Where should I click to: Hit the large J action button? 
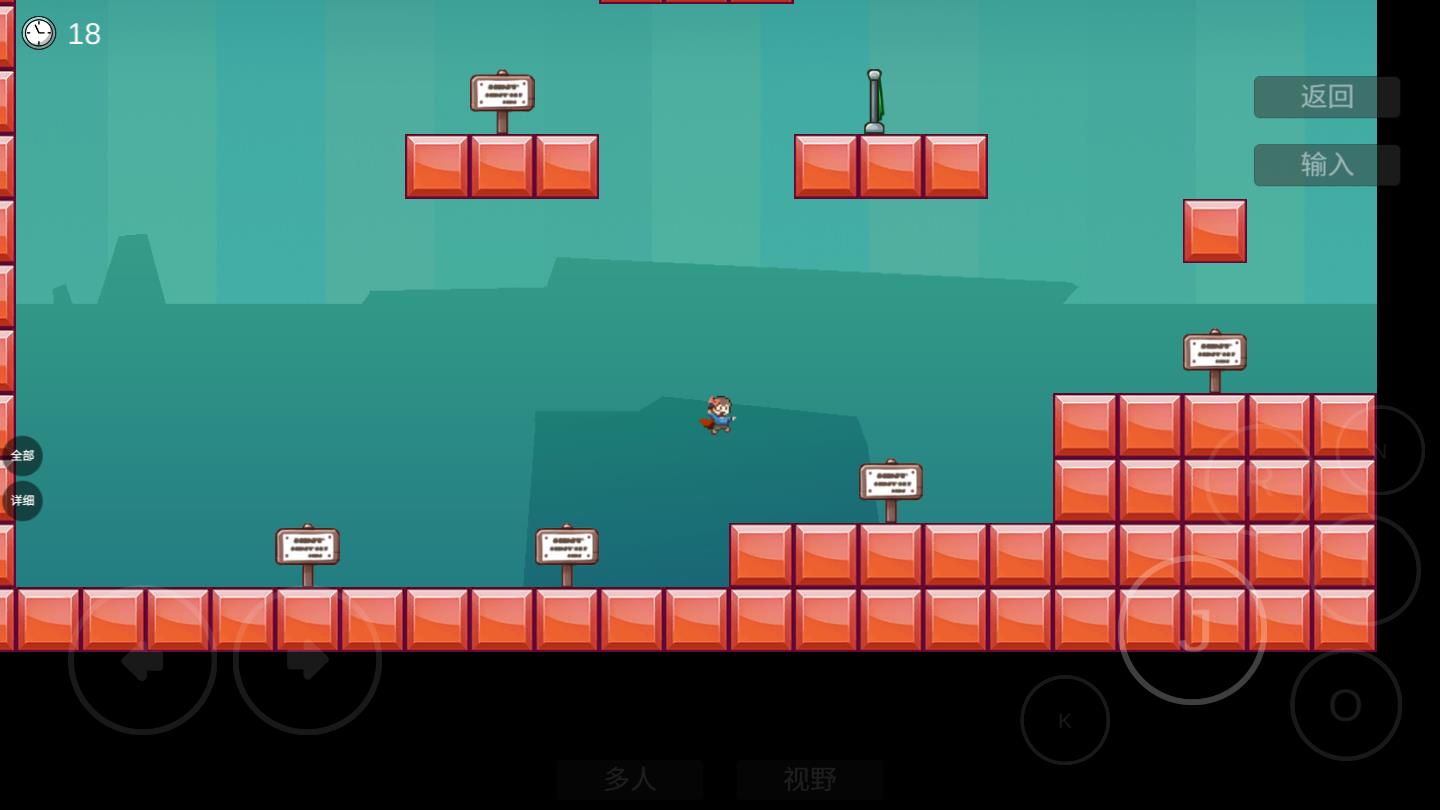click(1192, 630)
